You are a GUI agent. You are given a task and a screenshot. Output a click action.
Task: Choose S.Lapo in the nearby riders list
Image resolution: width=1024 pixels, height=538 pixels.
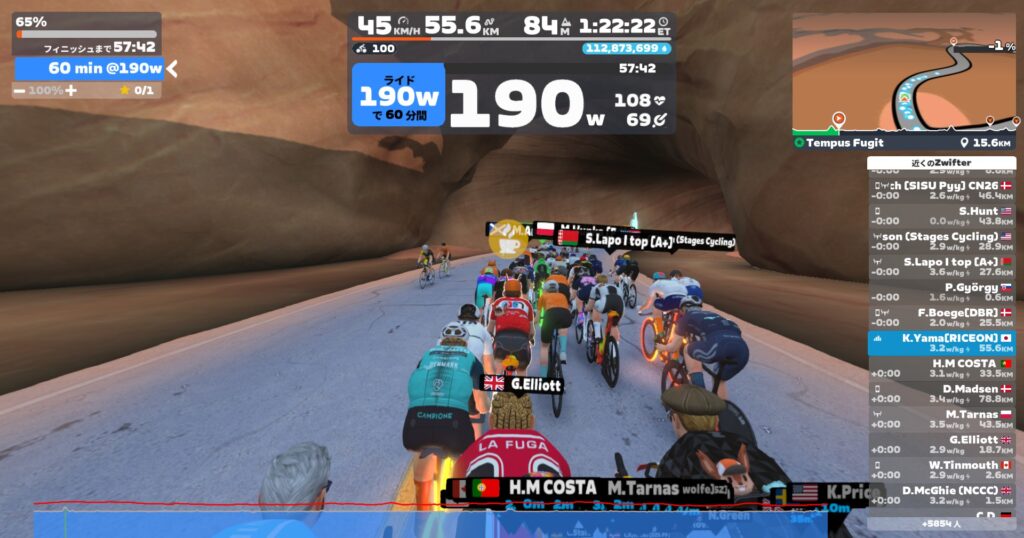tap(941, 266)
